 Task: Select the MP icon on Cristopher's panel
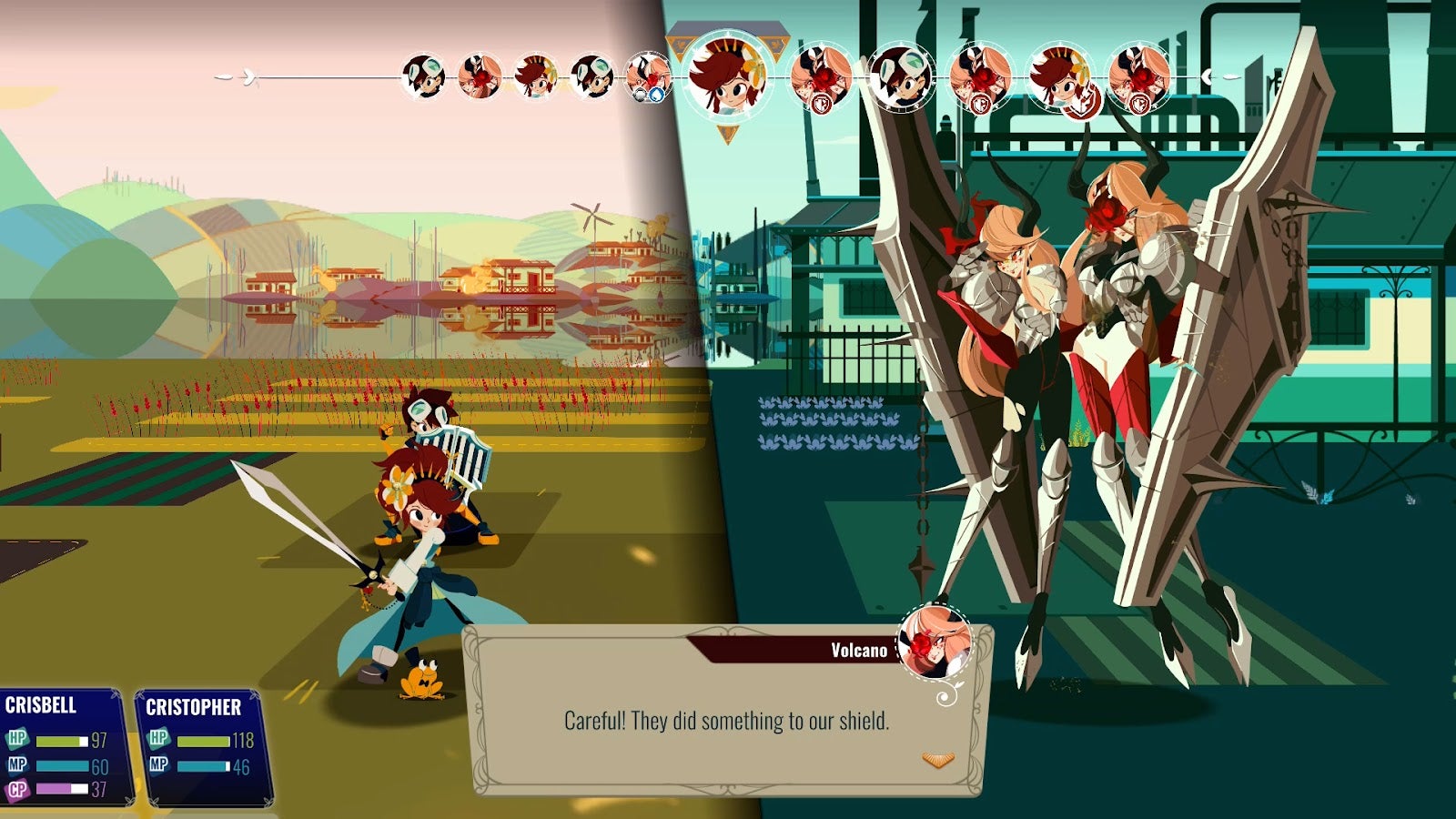[158, 763]
